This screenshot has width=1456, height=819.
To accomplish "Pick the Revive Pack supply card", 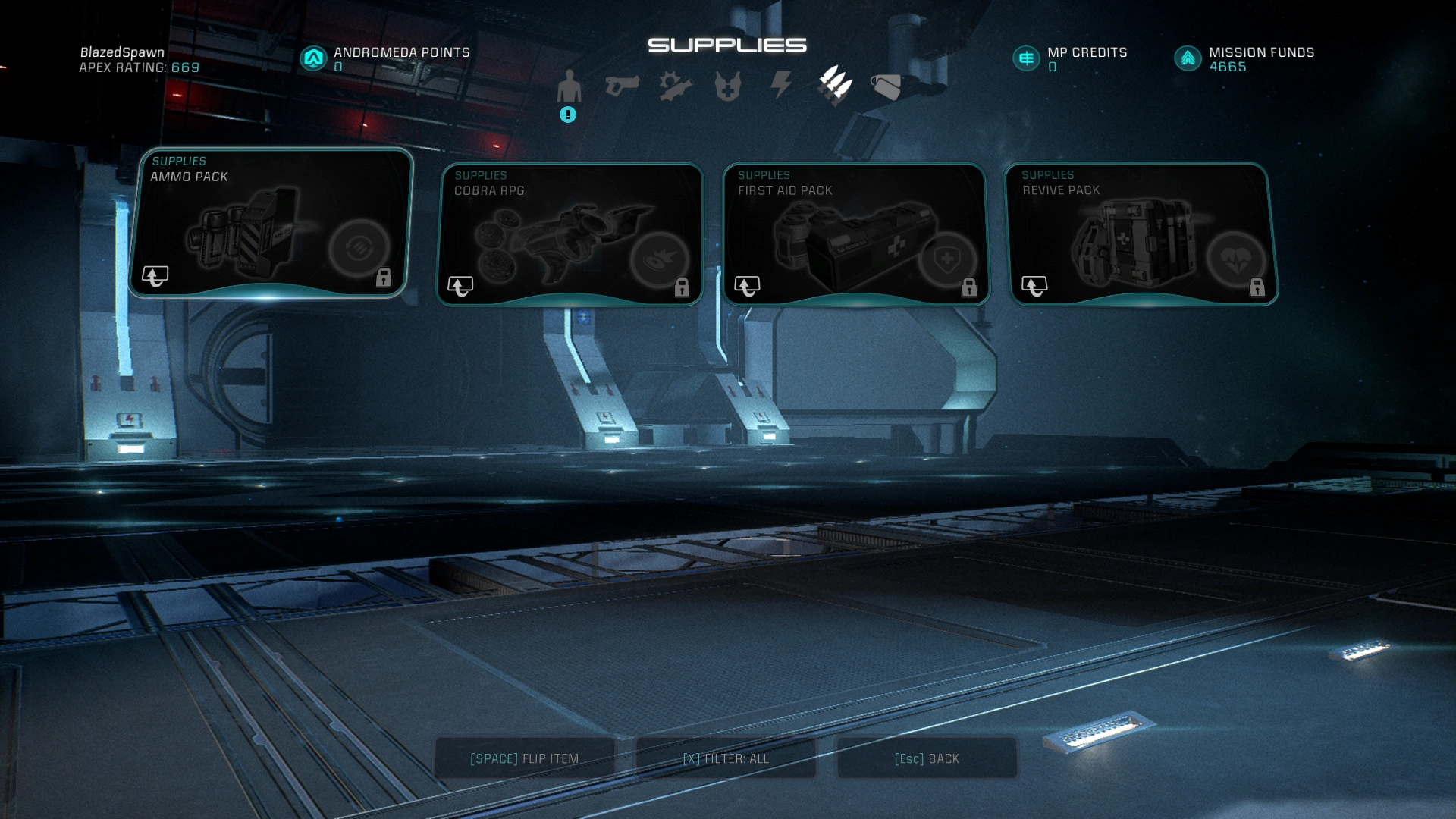I will point(1141,234).
